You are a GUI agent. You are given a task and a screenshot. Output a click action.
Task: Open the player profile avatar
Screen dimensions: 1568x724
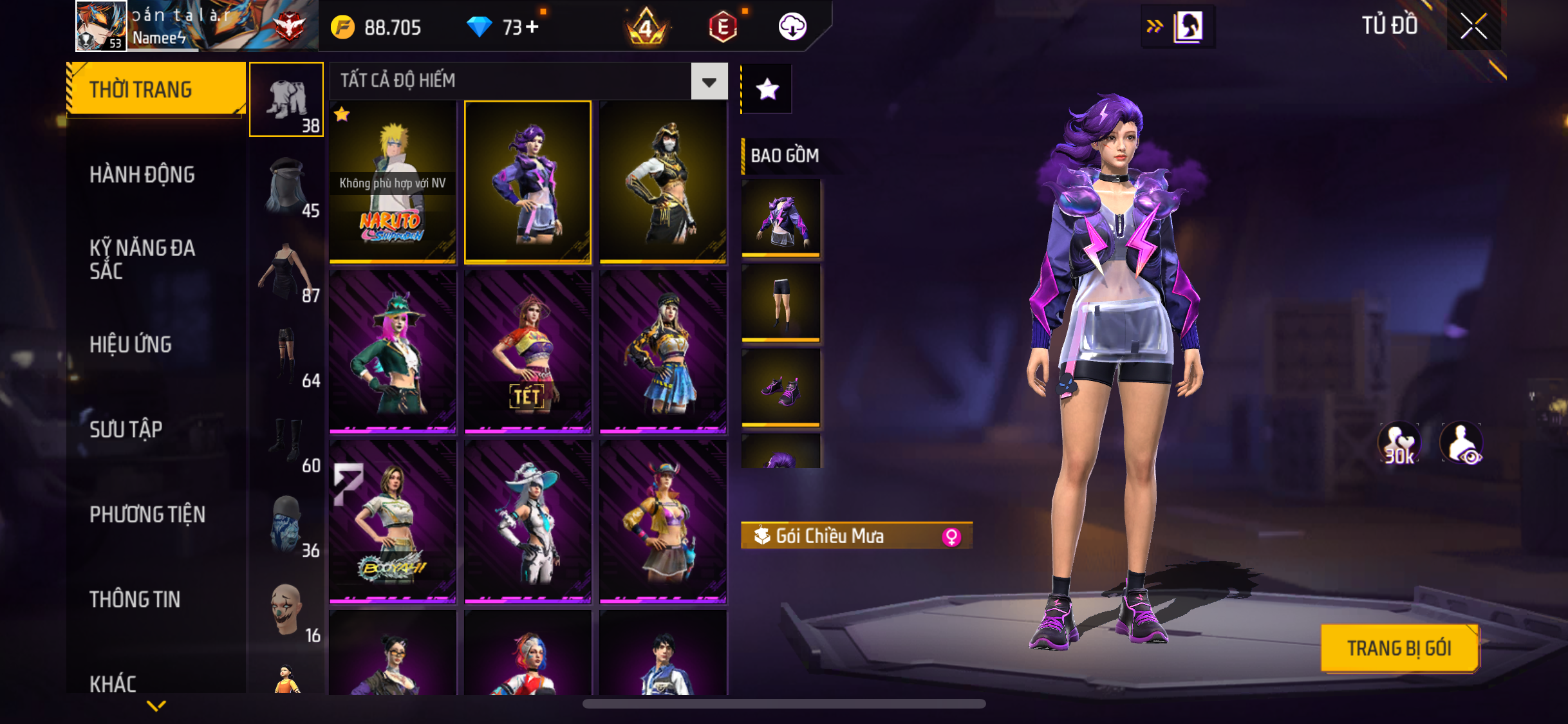(x=101, y=26)
